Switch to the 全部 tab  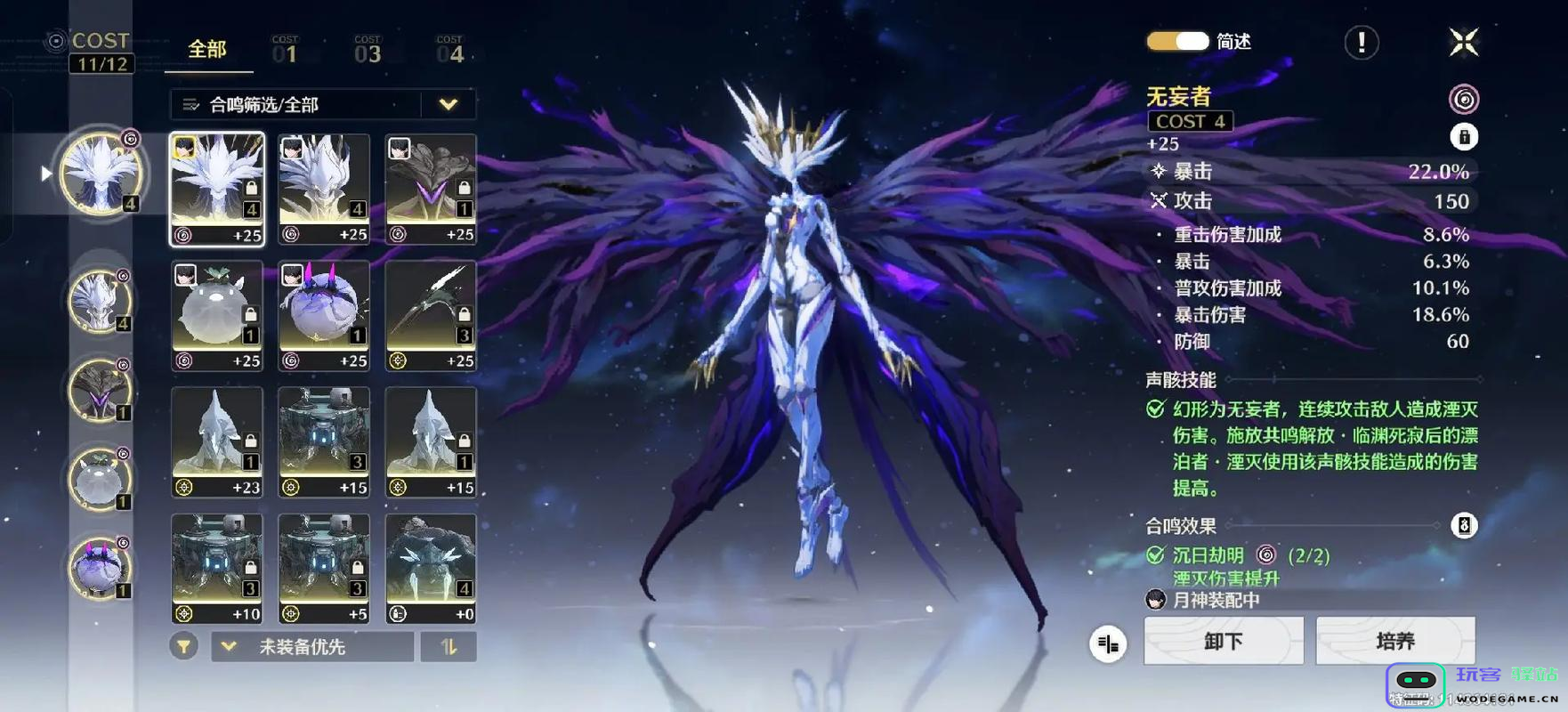(x=207, y=50)
